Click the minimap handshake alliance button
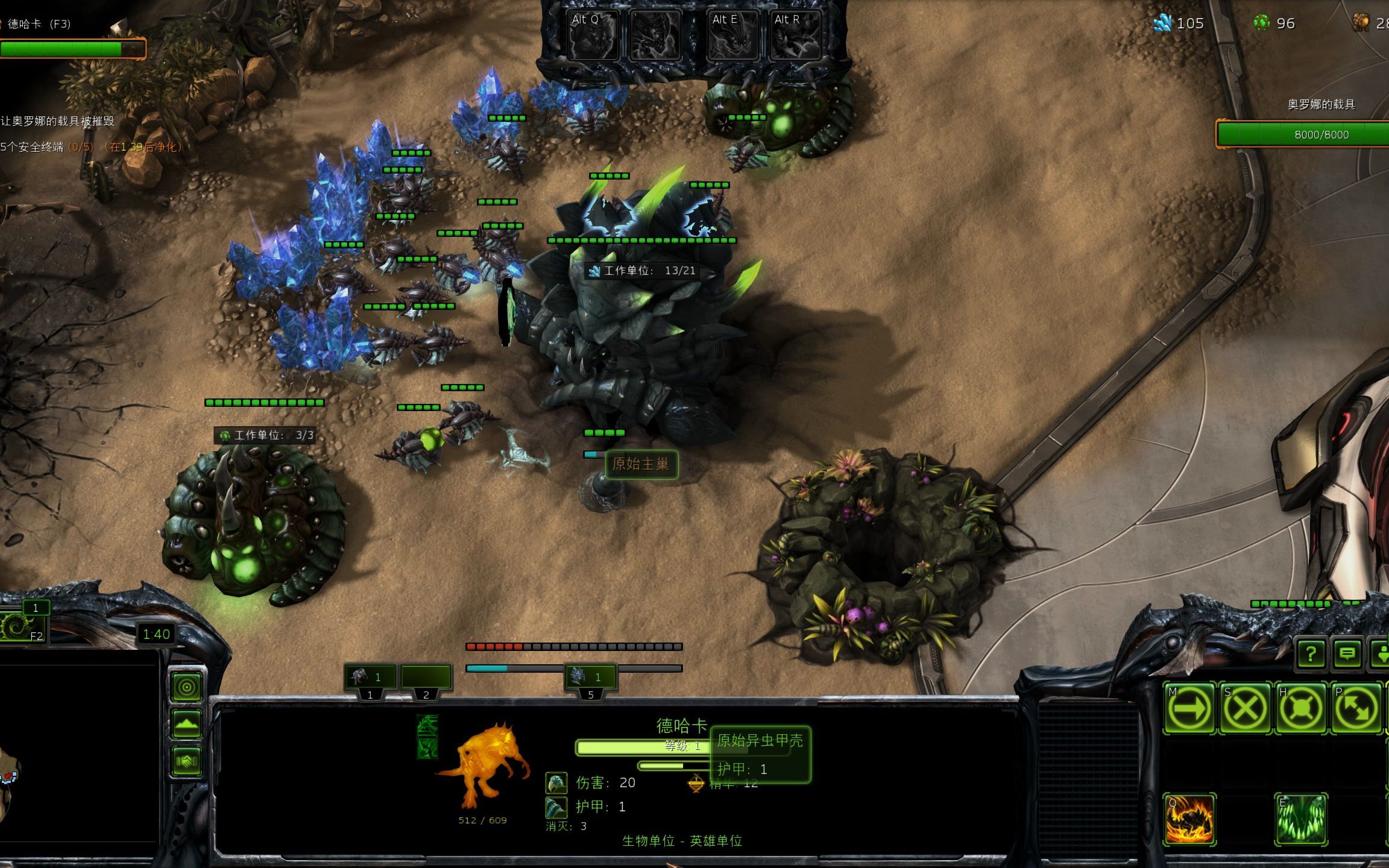This screenshot has width=1389, height=868. click(187, 761)
